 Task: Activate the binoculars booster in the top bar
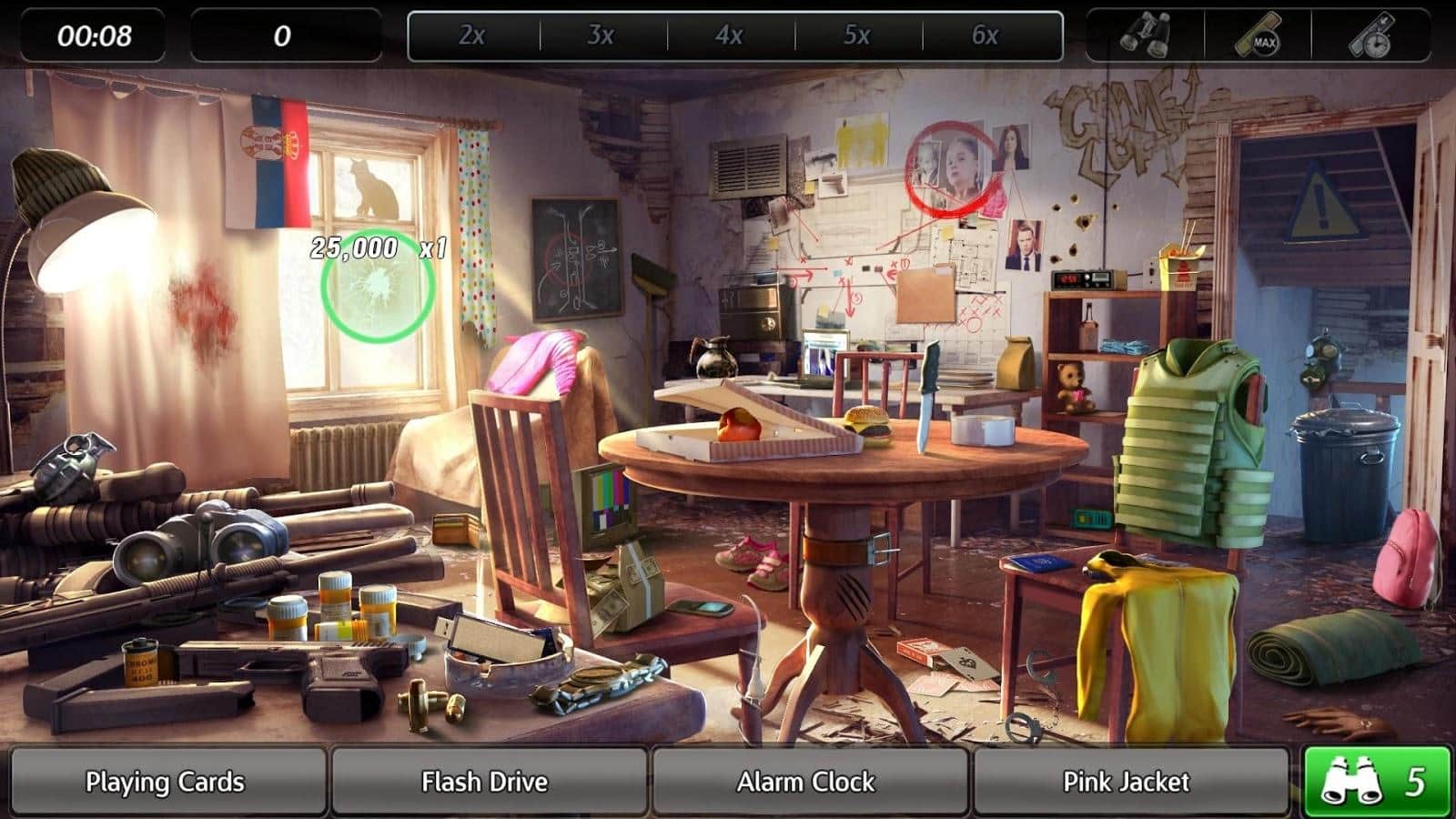[1146, 36]
